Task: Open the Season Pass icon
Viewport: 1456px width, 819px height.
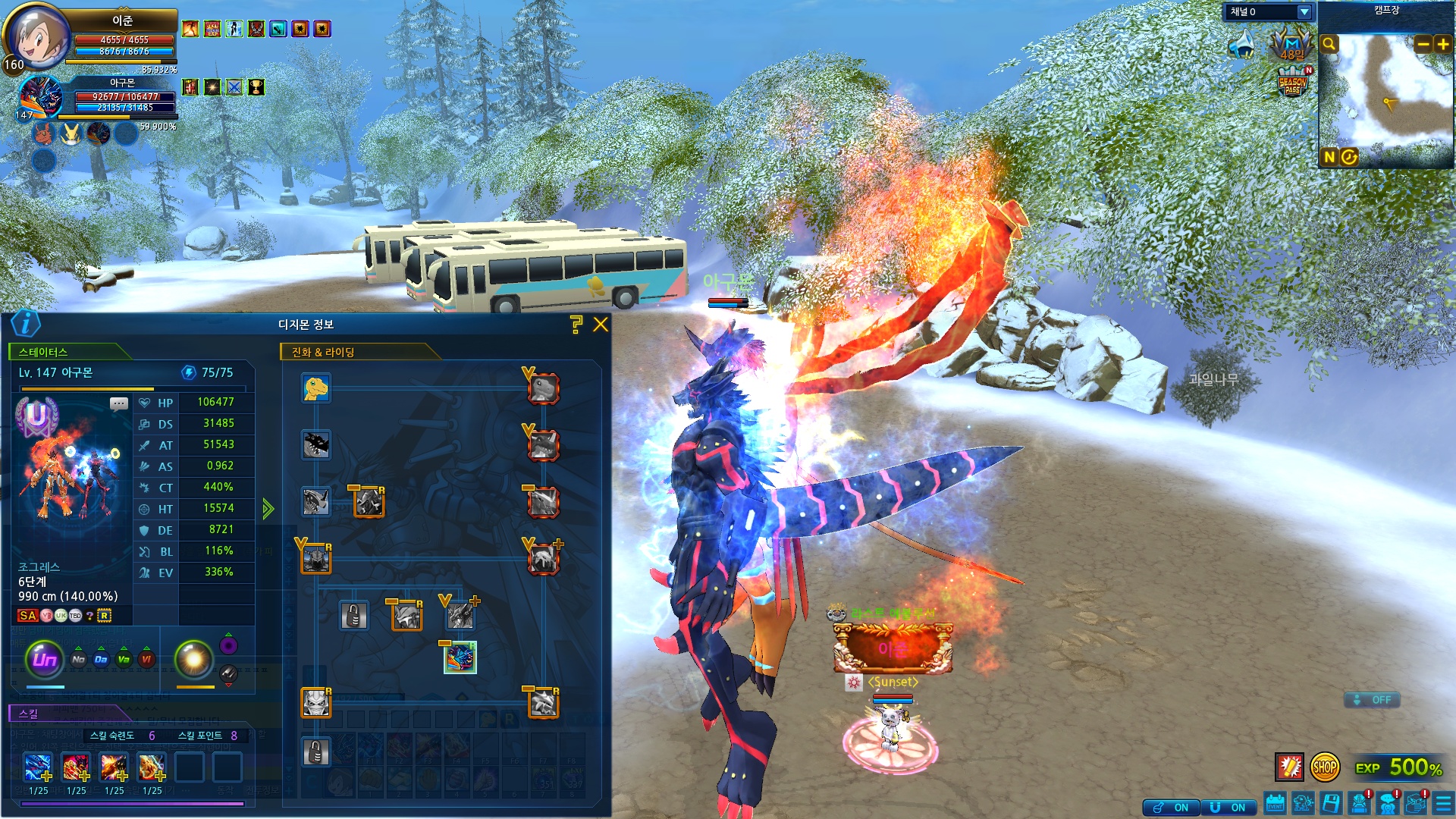Action: [1292, 83]
